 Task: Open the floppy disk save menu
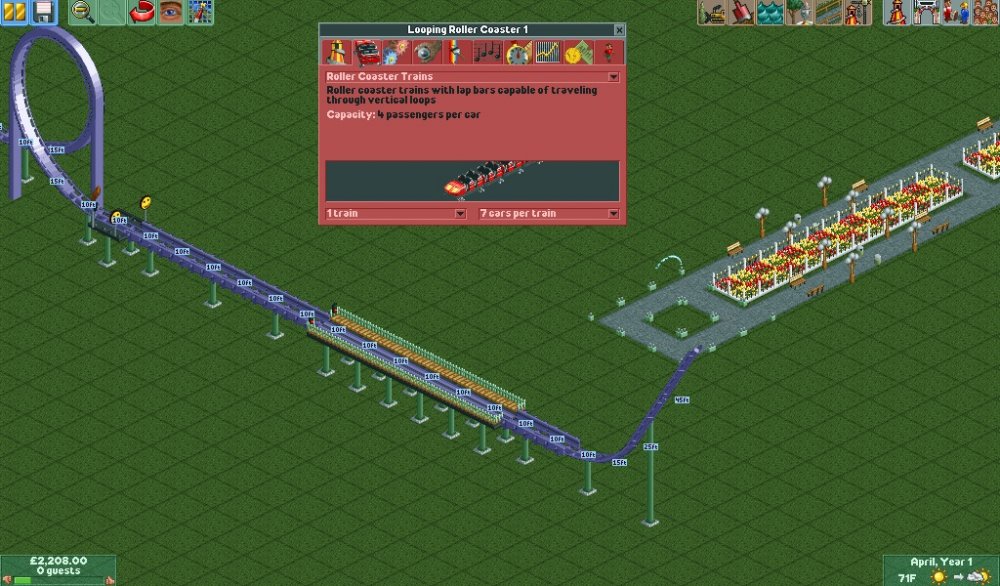point(43,12)
